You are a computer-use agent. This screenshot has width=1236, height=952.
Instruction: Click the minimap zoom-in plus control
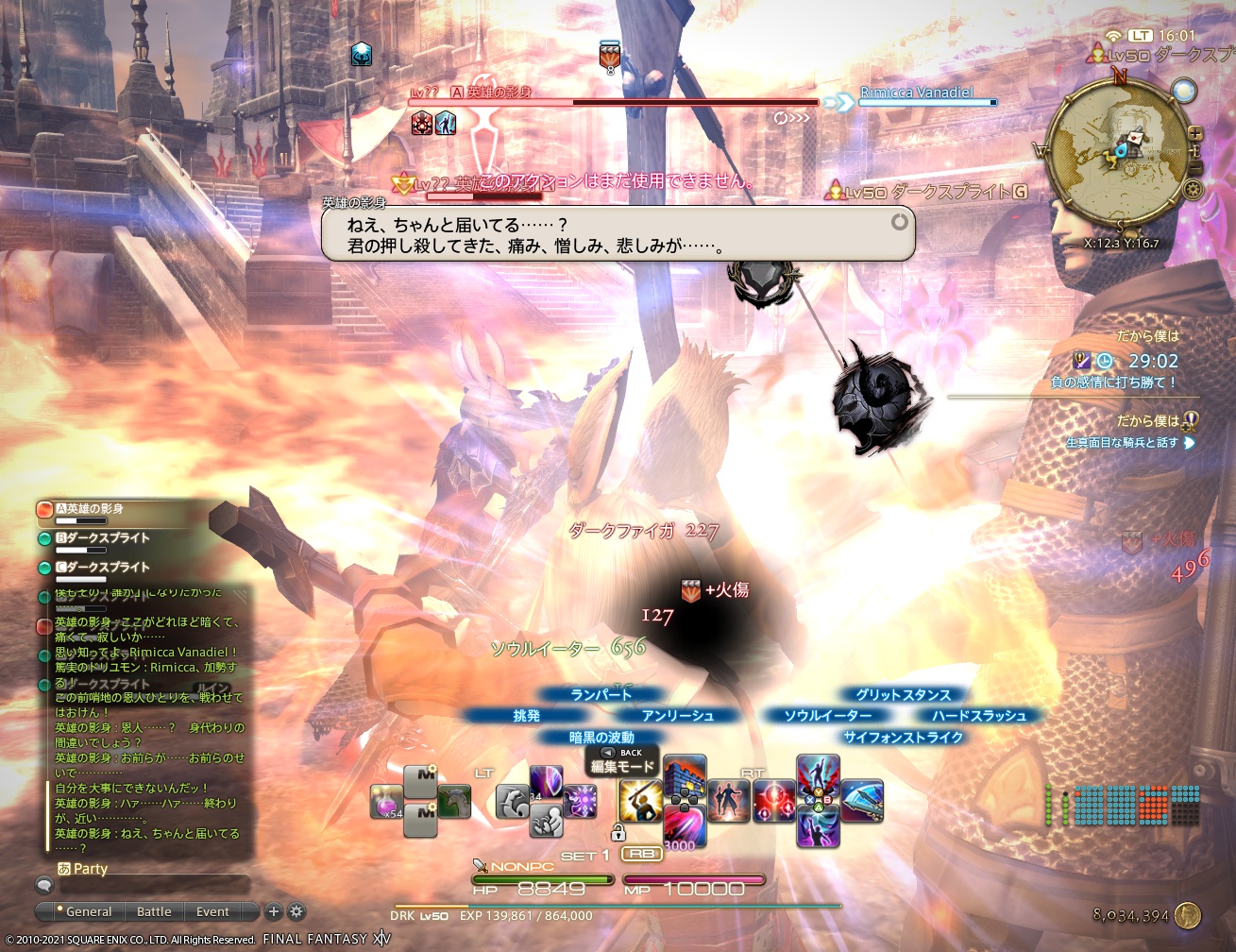point(1196,133)
